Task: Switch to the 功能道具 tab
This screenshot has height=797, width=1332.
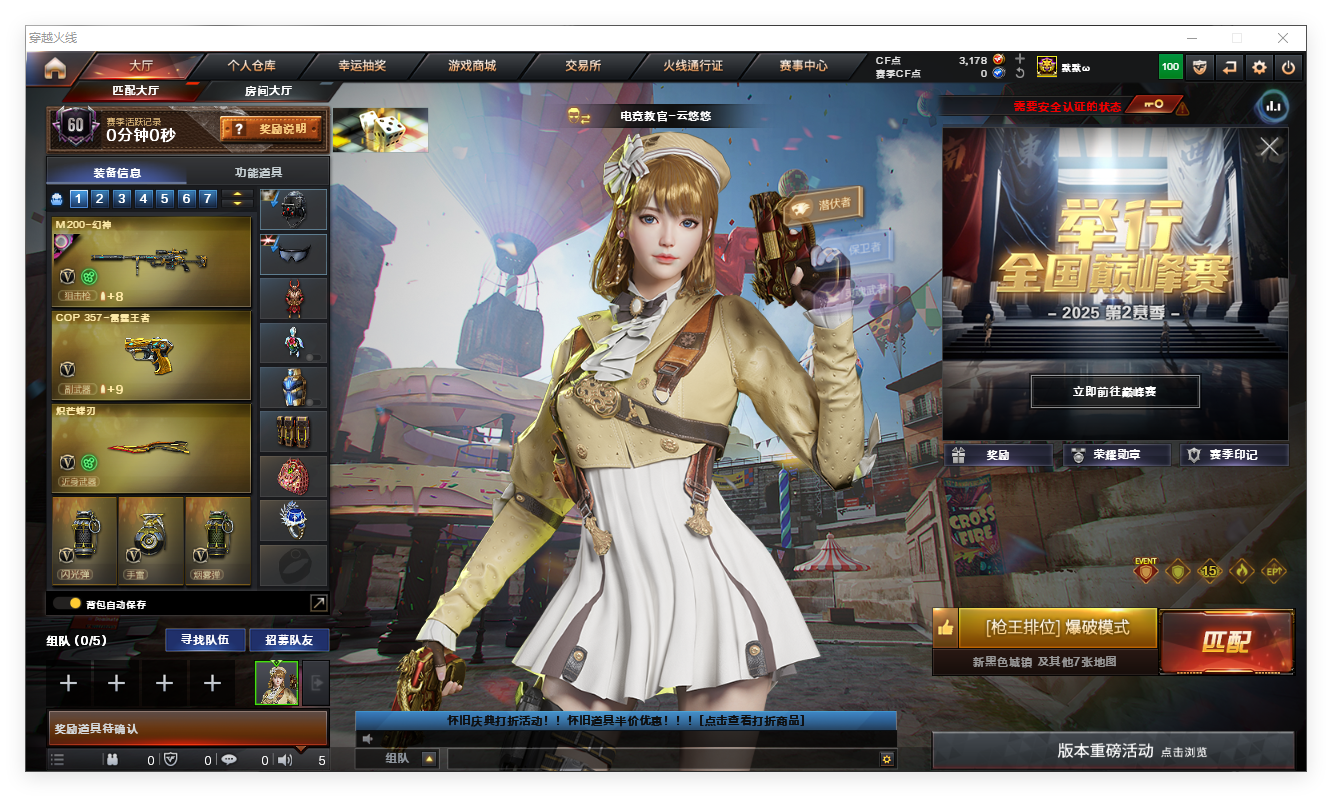Action: click(258, 172)
